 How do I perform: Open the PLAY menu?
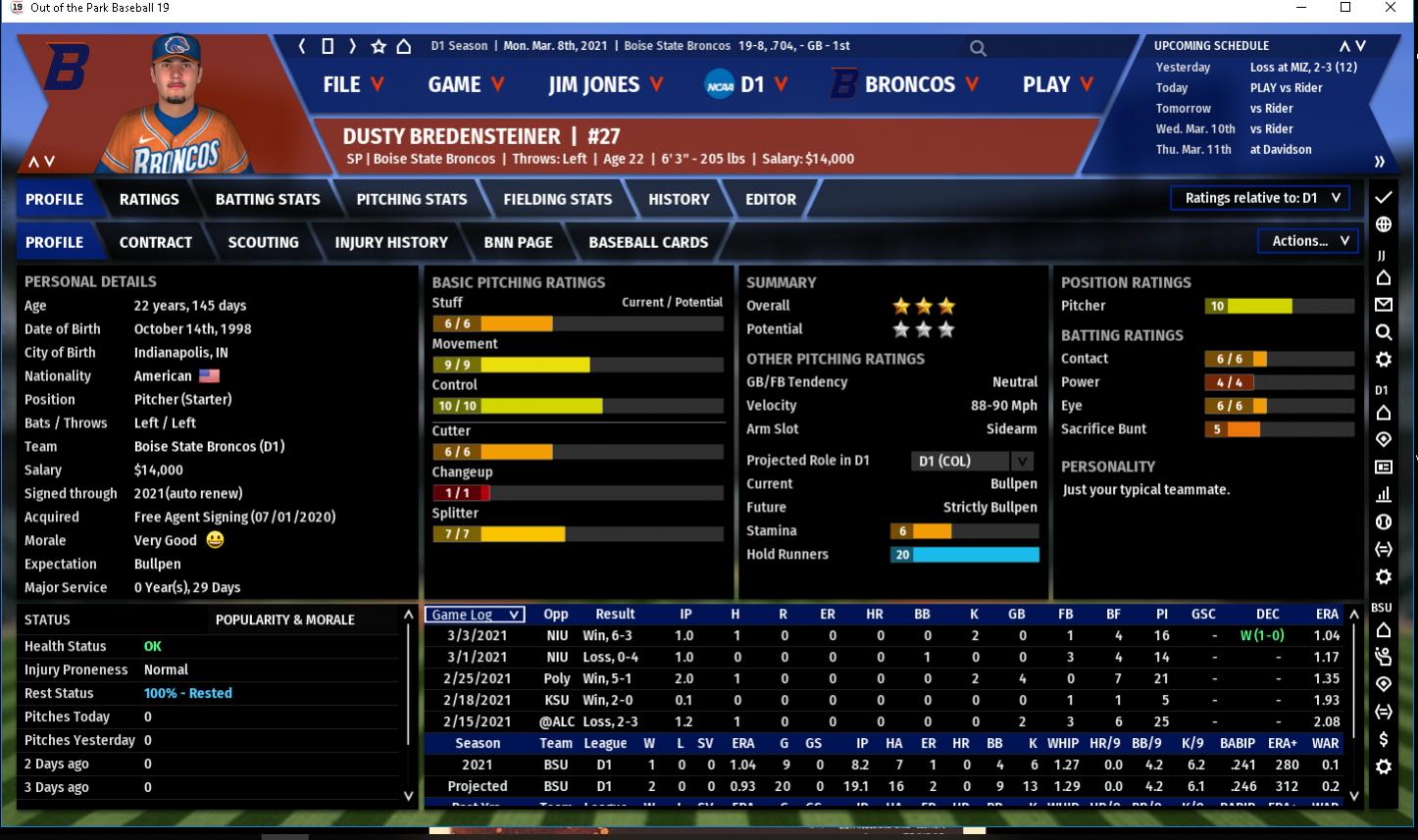1057,85
